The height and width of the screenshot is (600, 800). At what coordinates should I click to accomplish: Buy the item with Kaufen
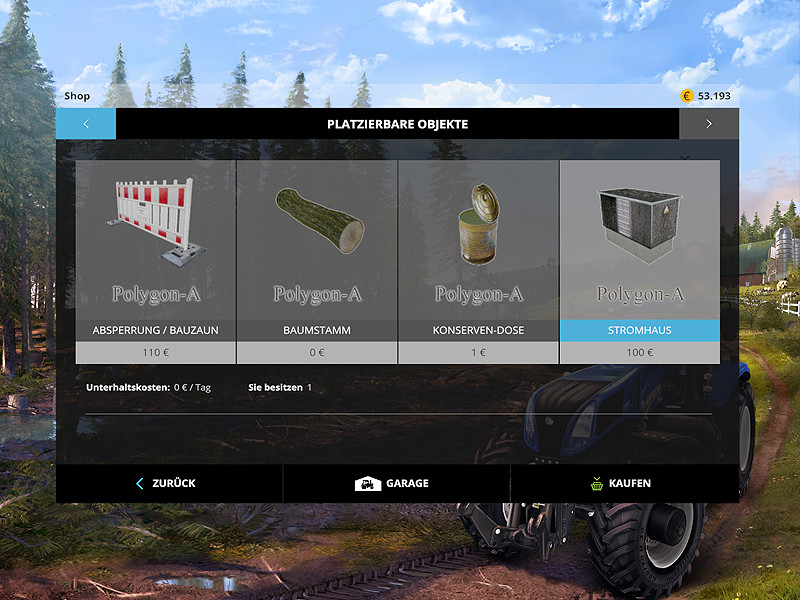point(621,483)
